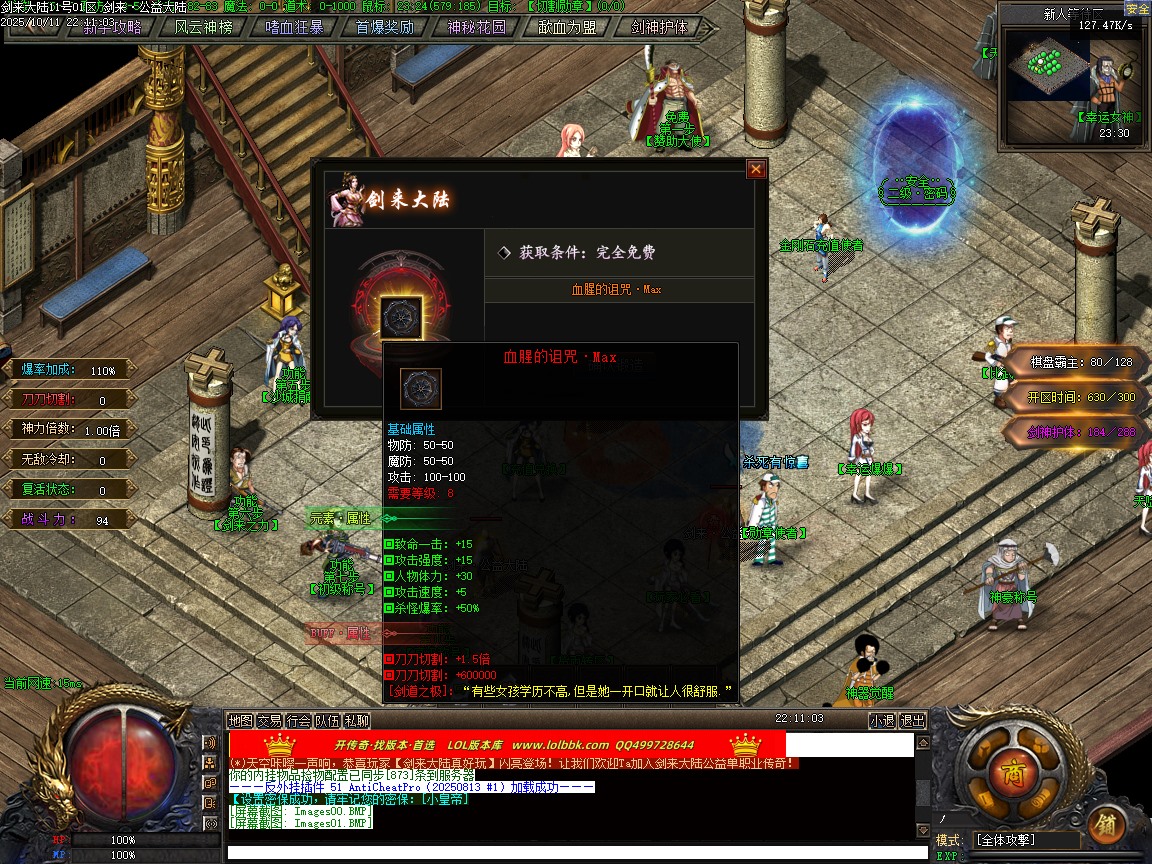This screenshot has width=1152, height=864.
Task: Click the 退出 exit button
Action: pyautogui.click(x=912, y=720)
